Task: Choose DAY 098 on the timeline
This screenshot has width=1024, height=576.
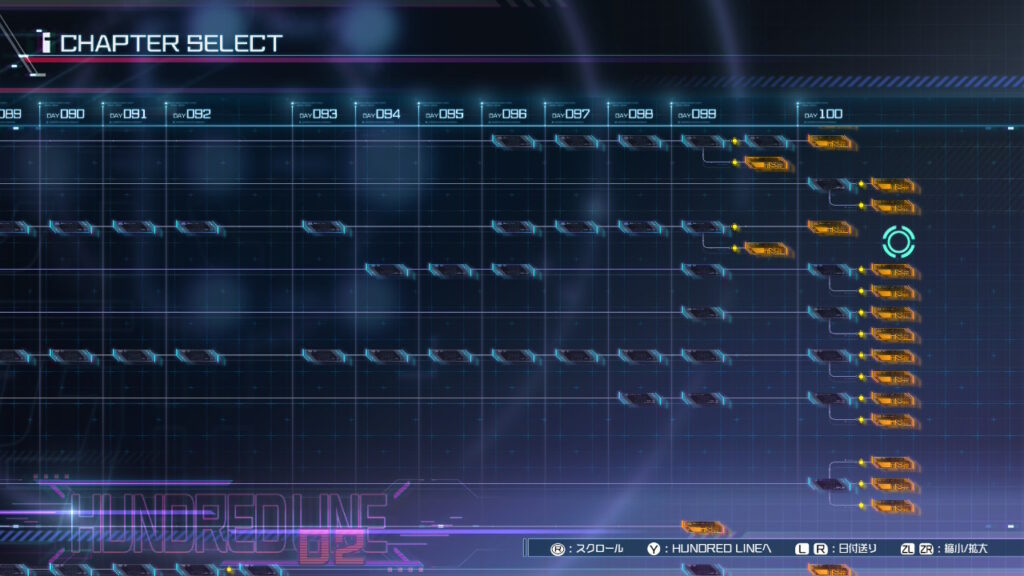Action: pyautogui.click(x=633, y=114)
